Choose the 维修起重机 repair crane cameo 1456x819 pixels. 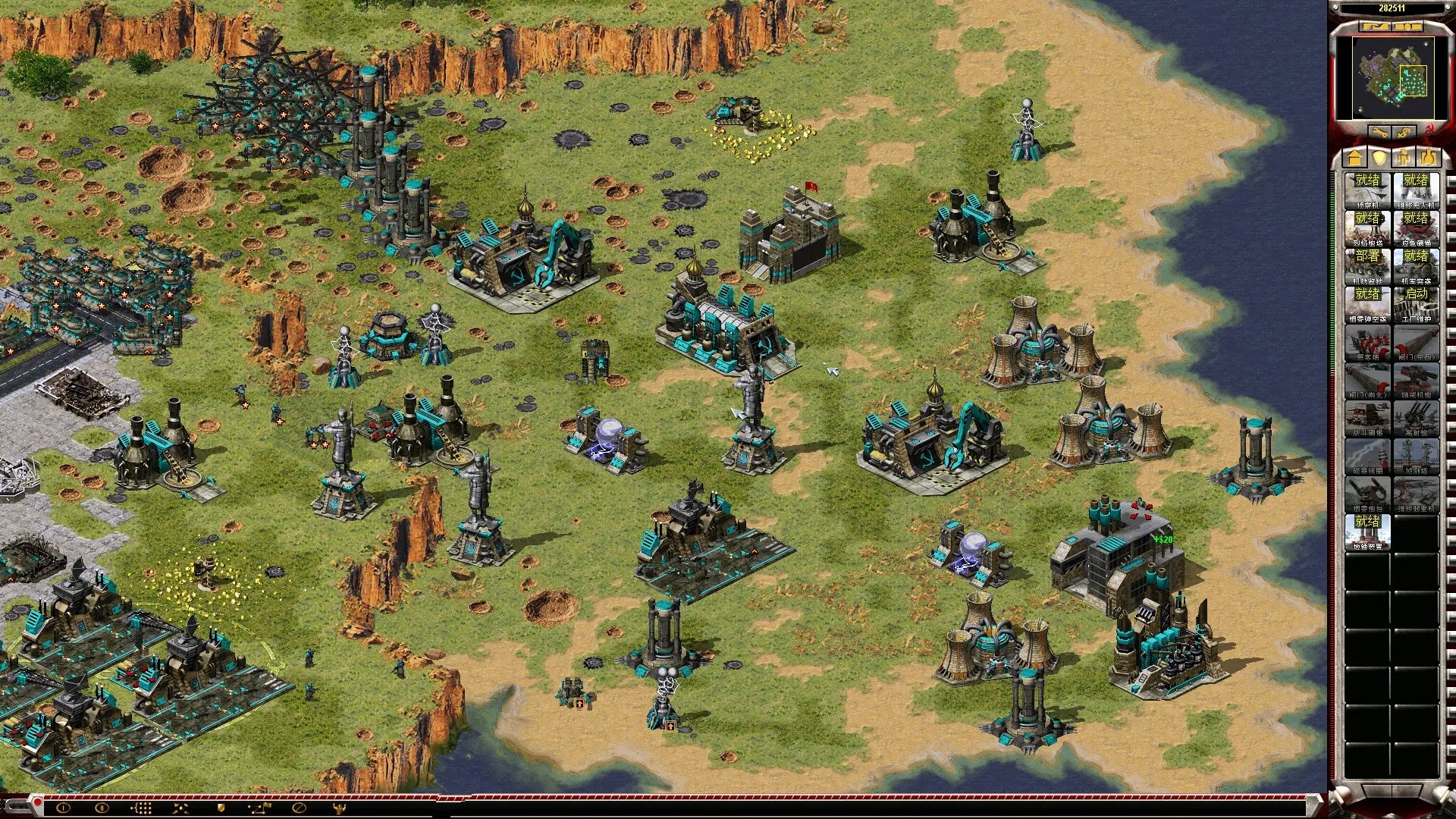point(1416,493)
